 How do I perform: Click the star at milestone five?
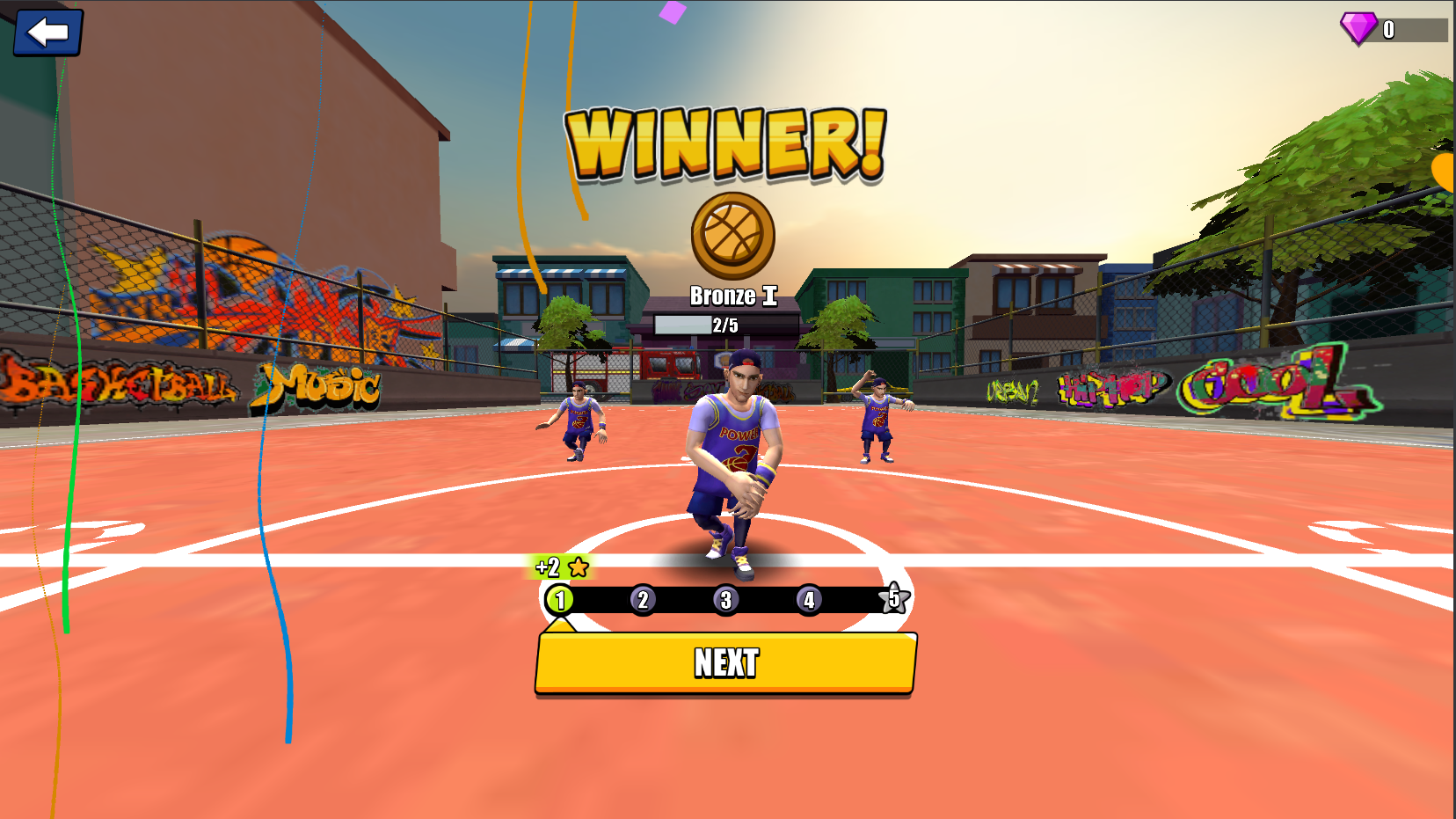pyautogui.click(x=893, y=598)
